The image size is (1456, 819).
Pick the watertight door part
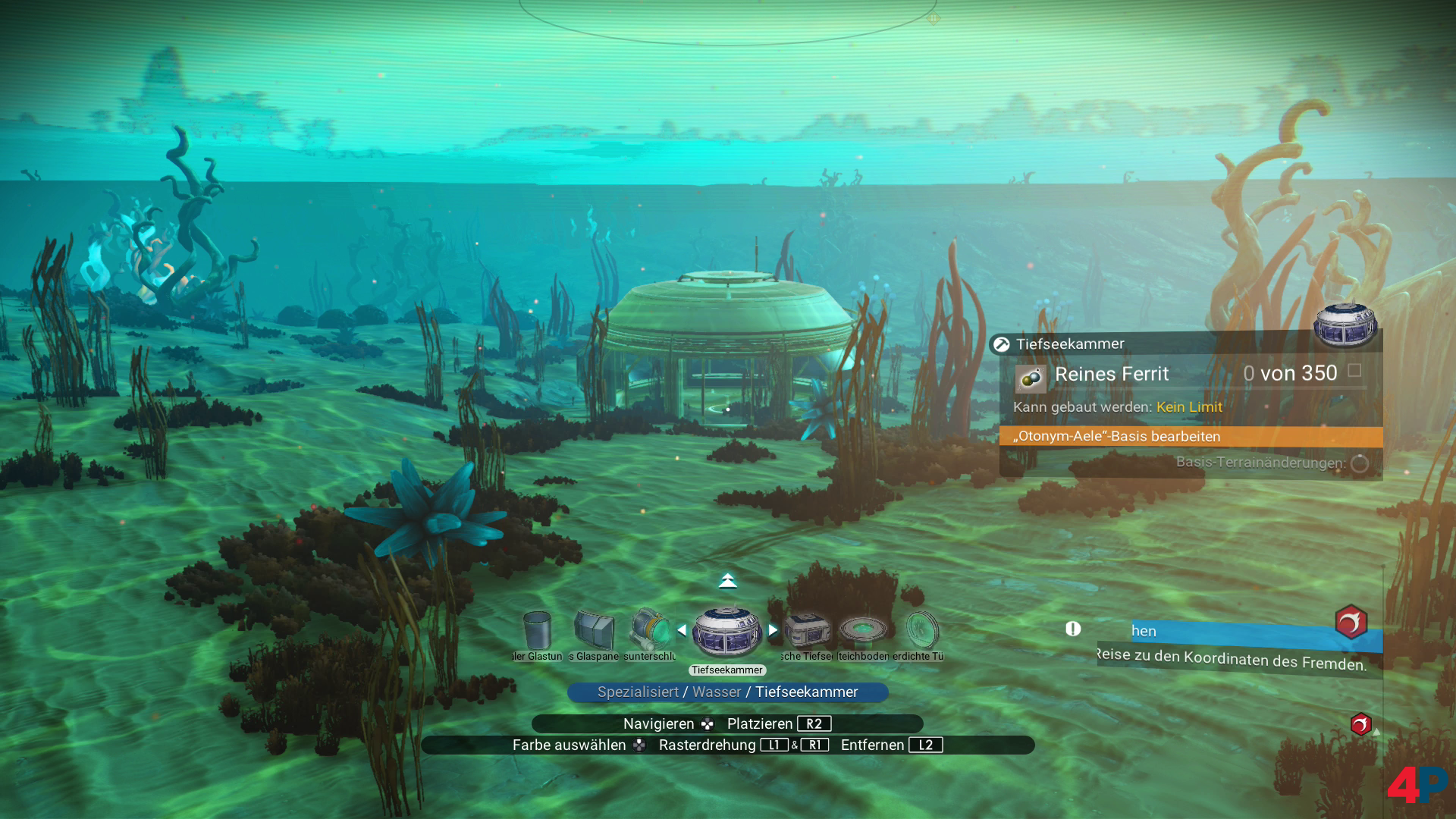(x=921, y=631)
